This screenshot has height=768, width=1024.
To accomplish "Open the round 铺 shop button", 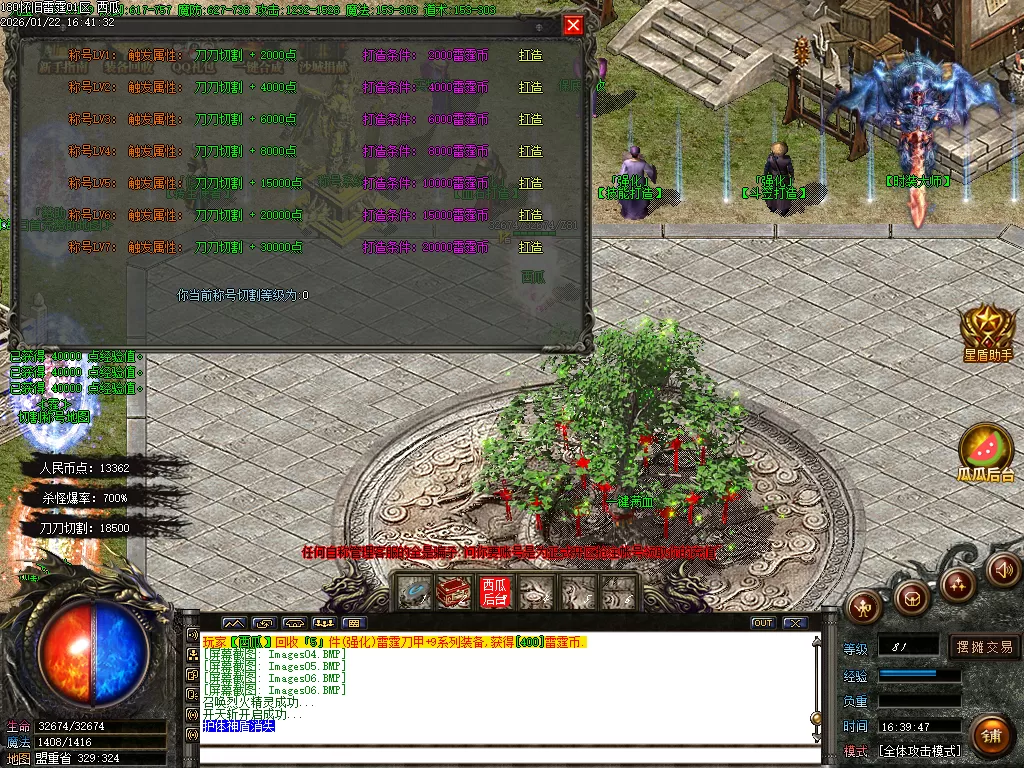I will pos(991,737).
